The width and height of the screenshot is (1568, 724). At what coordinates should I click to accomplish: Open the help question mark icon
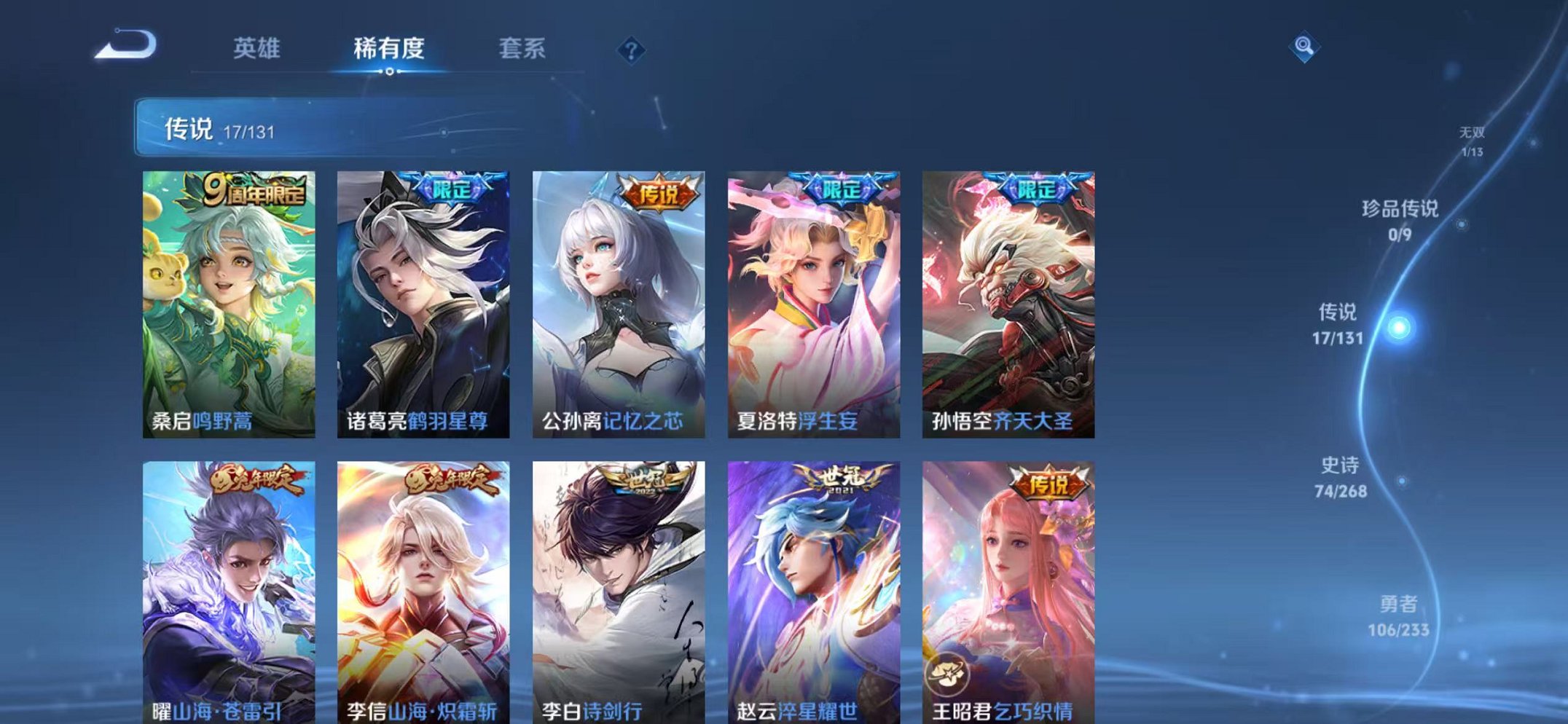[x=632, y=50]
